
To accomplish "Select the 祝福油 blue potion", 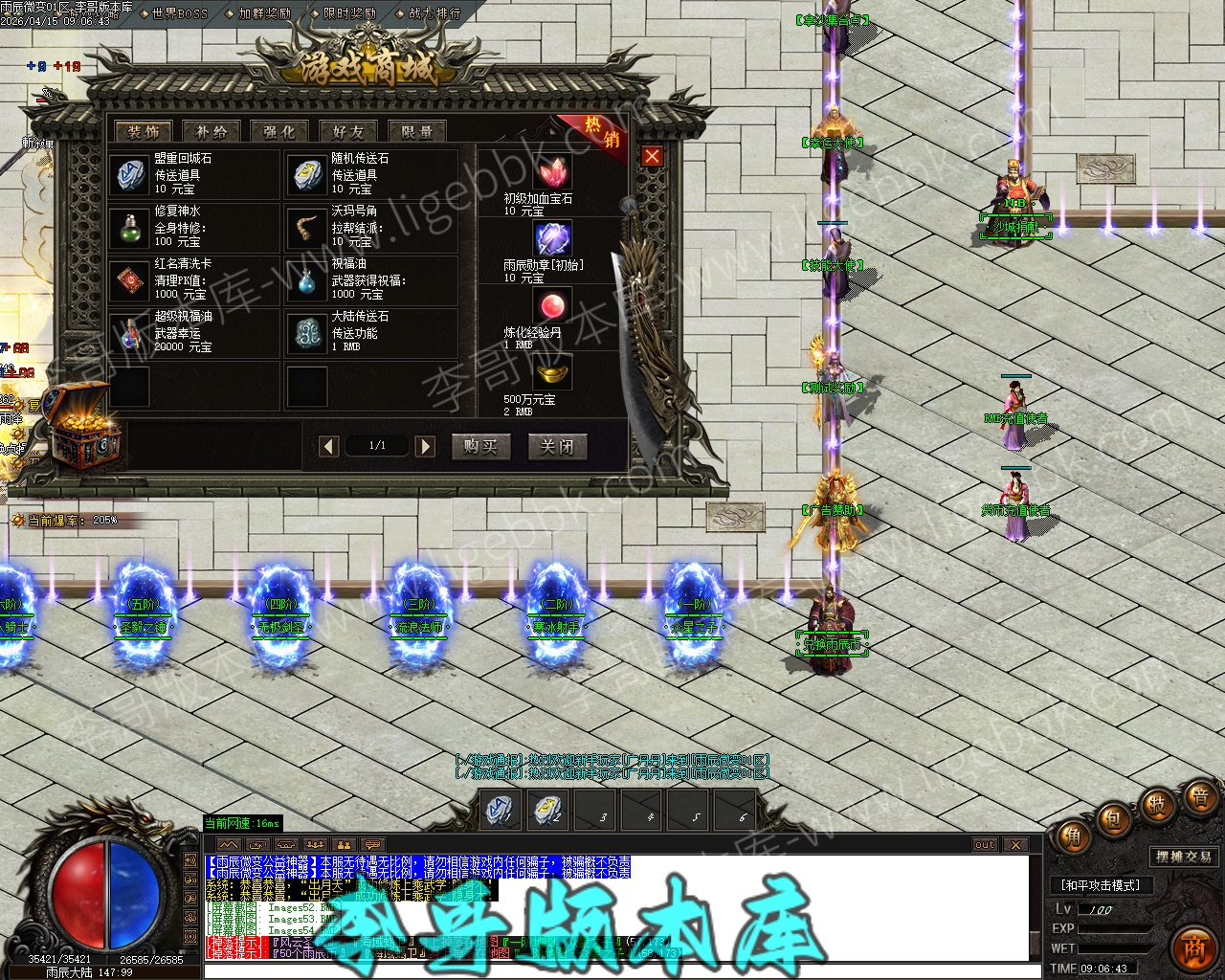I will coord(306,279).
